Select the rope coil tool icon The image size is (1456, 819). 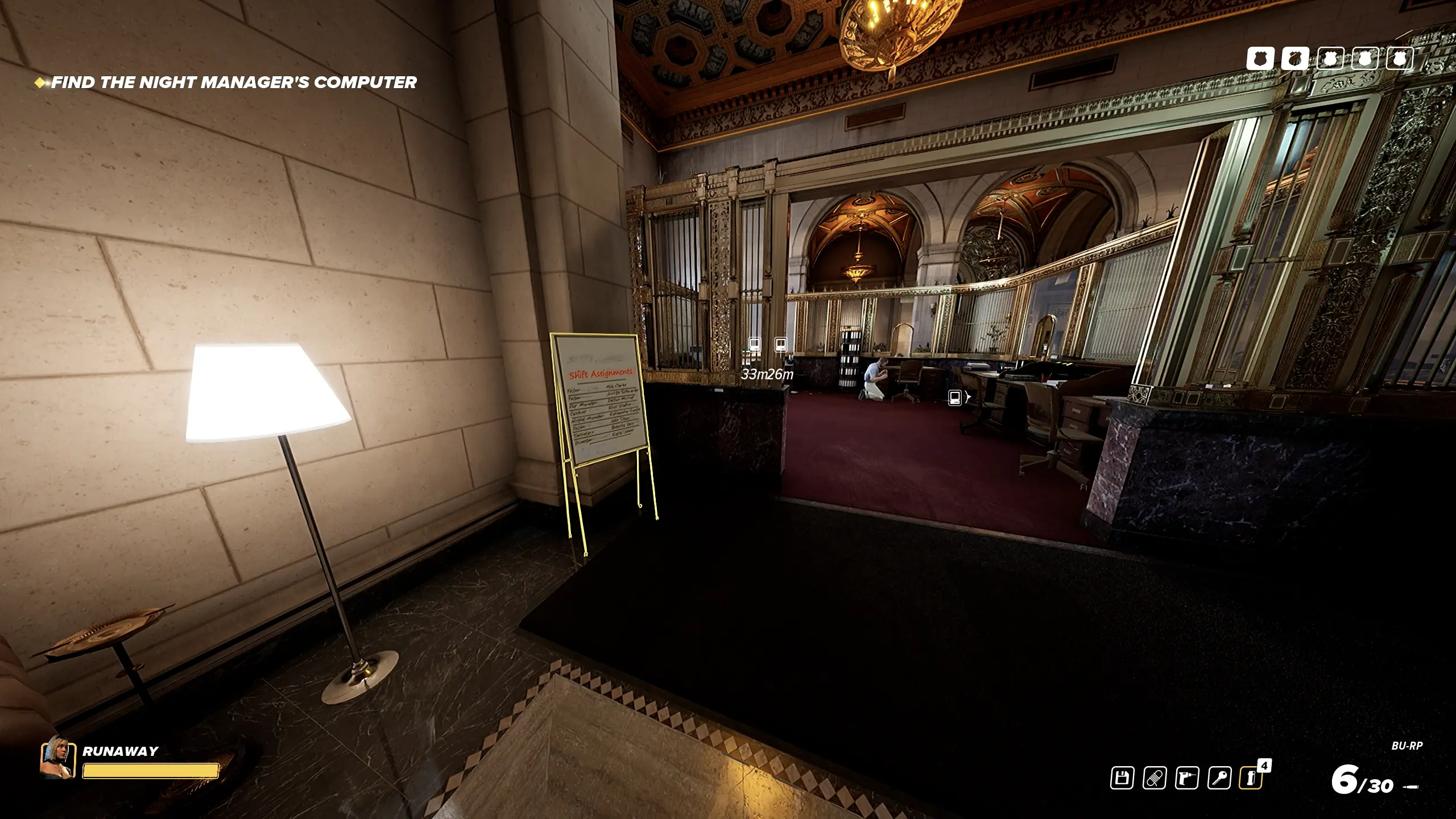pyautogui.click(x=1154, y=778)
